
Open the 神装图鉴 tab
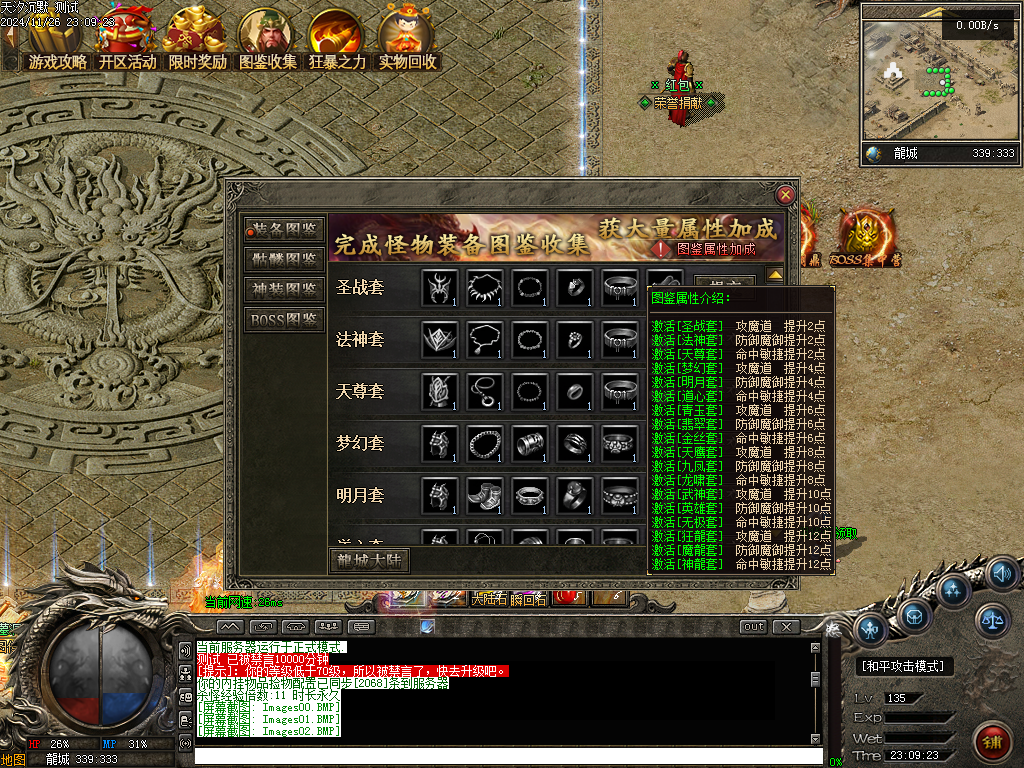click(285, 290)
